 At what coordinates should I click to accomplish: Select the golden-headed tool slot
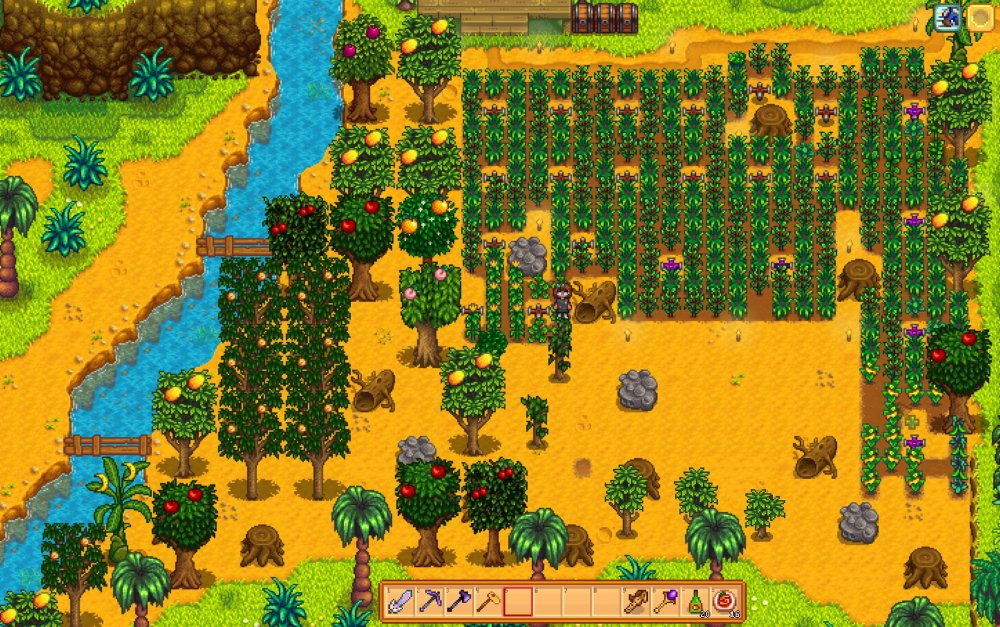[488, 601]
